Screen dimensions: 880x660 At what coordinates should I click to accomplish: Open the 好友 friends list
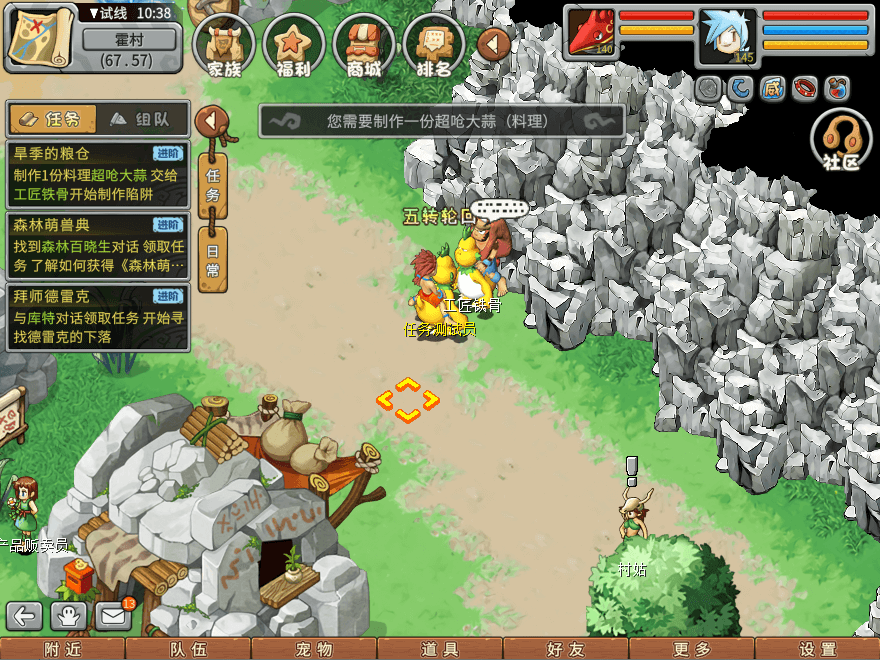point(566,649)
